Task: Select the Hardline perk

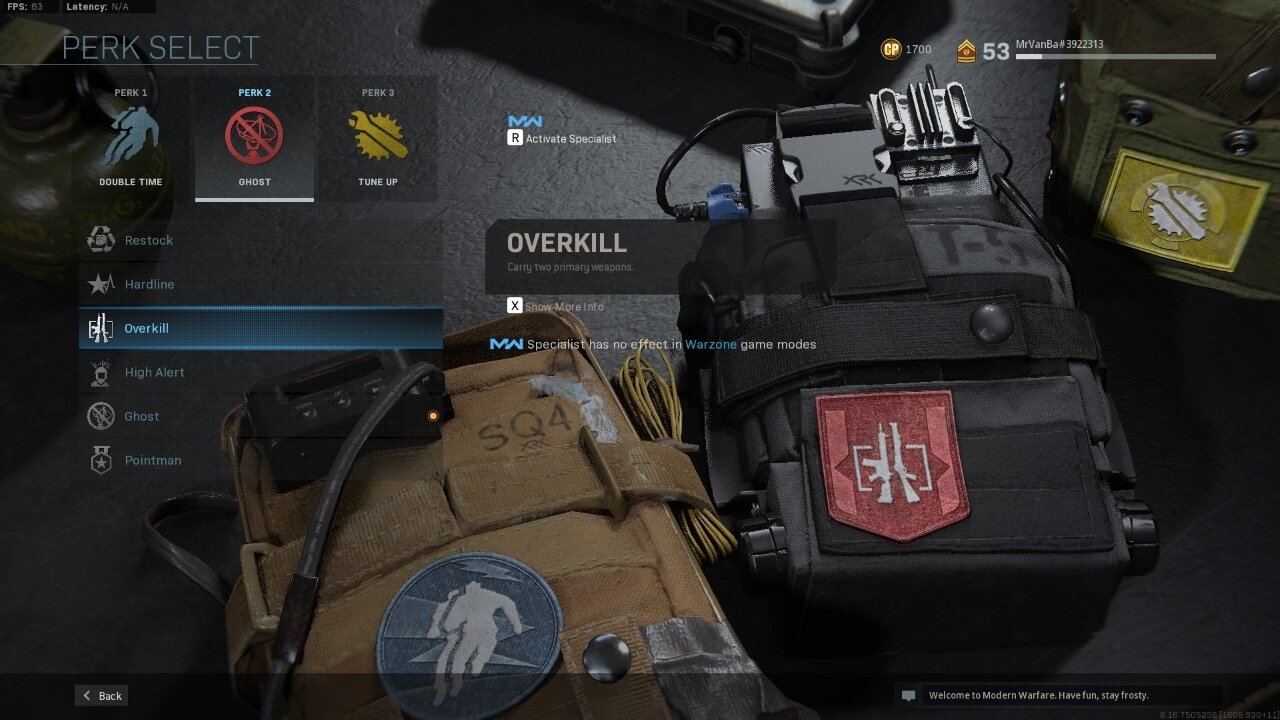Action: tap(260, 284)
